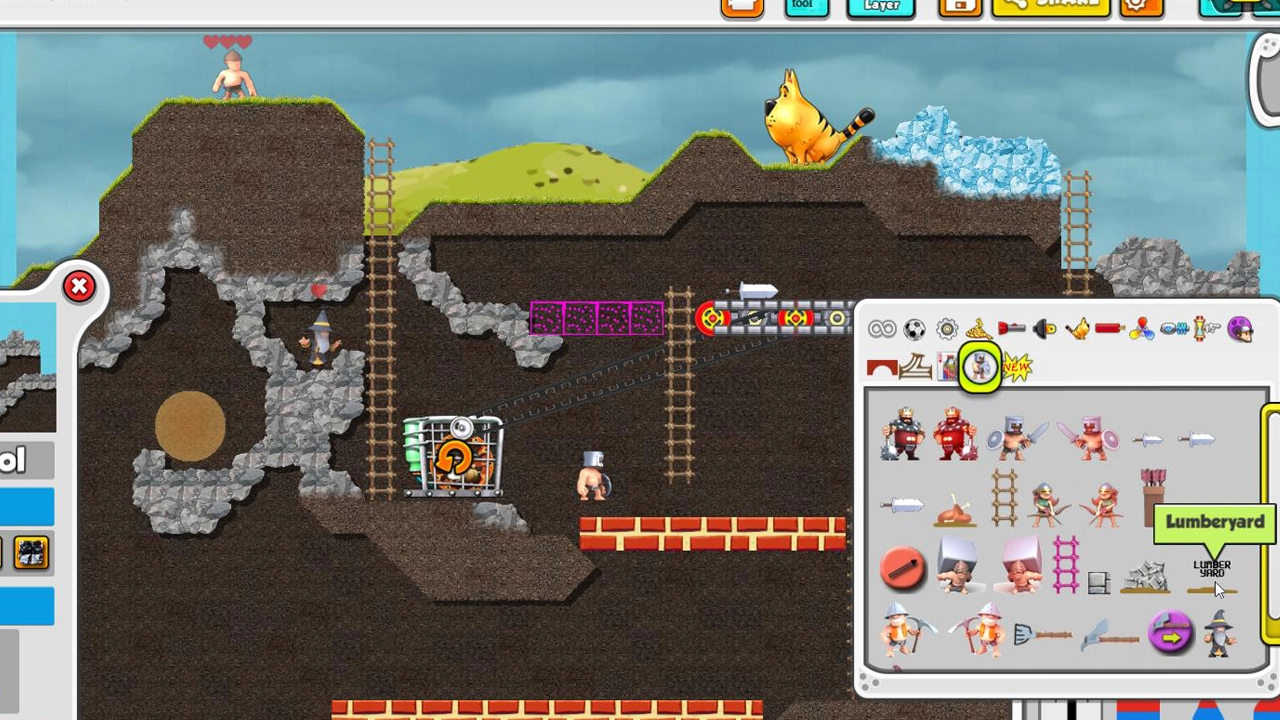Image resolution: width=1280 pixels, height=720 pixels.
Task: Pick the stone rubble pile item
Action: (1147, 576)
